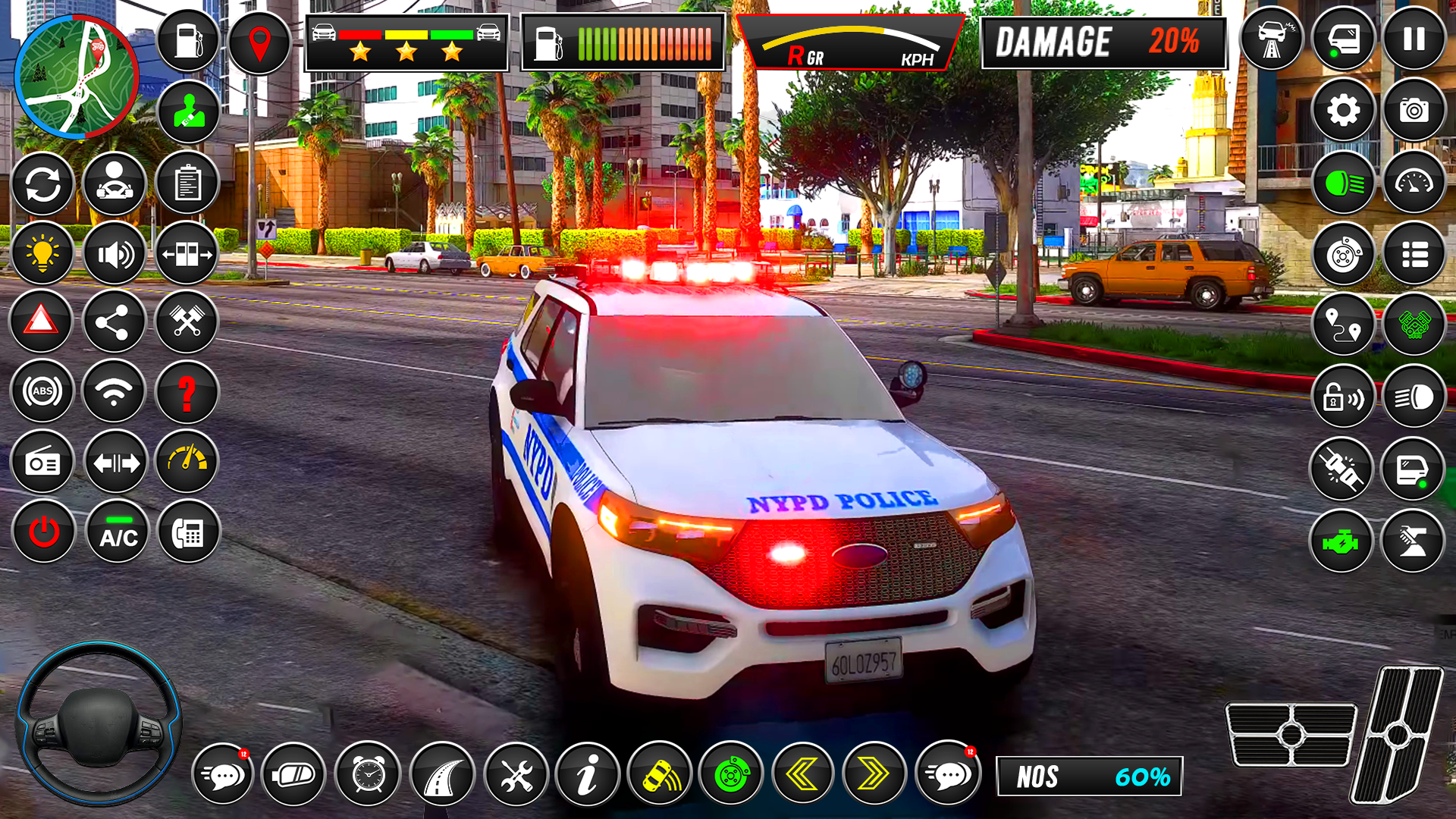This screenshot has width=1456, height=819.
Task: Select the red map location pin
Action: click(x=259, y=42)
